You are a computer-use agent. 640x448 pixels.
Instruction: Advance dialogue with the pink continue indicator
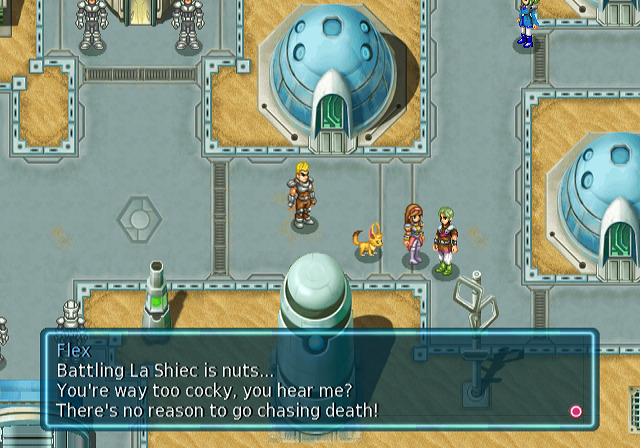576,411
